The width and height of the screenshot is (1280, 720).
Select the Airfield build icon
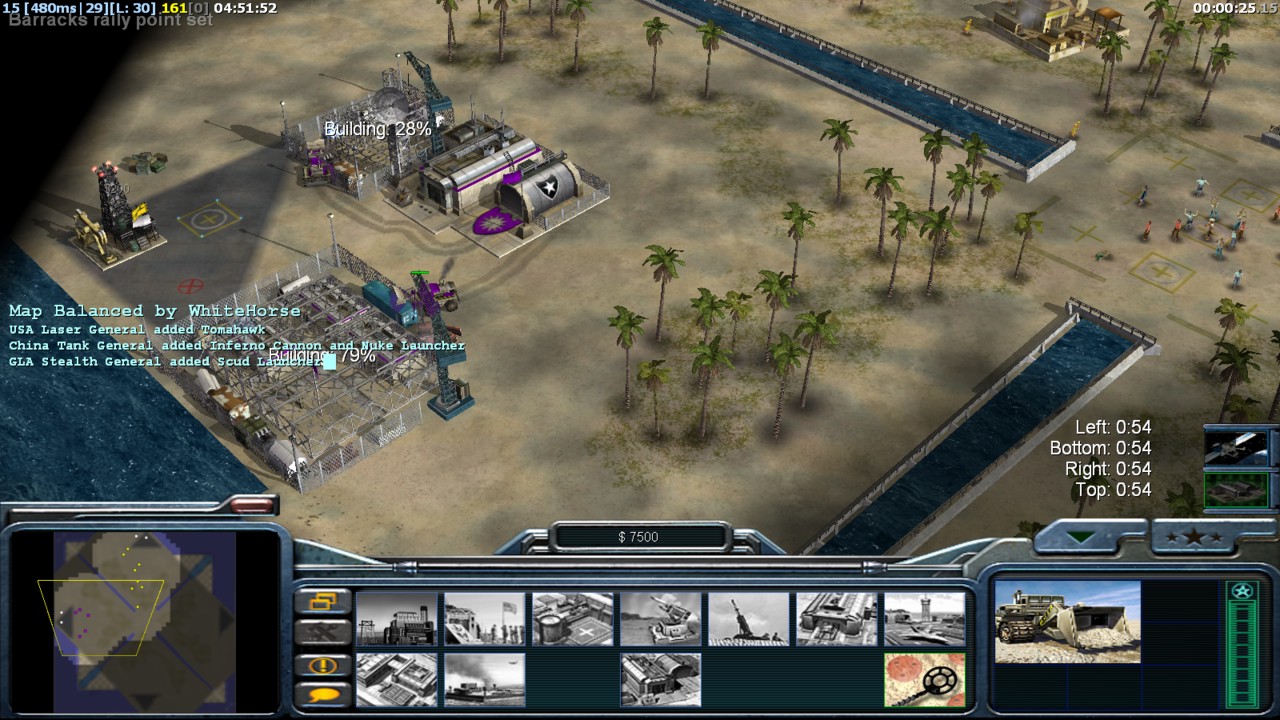(x=925, y=619)
